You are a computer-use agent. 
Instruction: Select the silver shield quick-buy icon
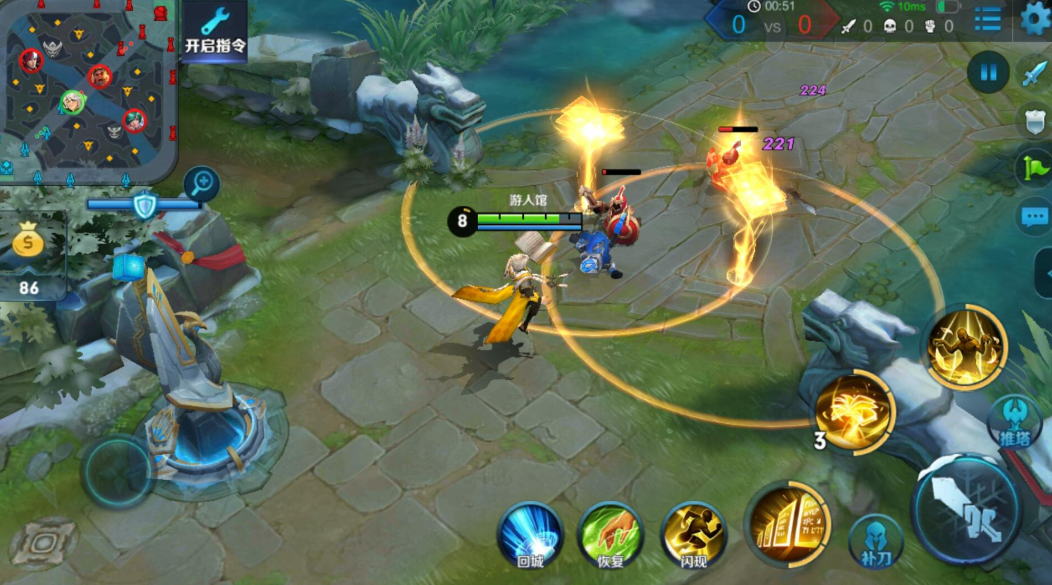[x=1034, y=121]
